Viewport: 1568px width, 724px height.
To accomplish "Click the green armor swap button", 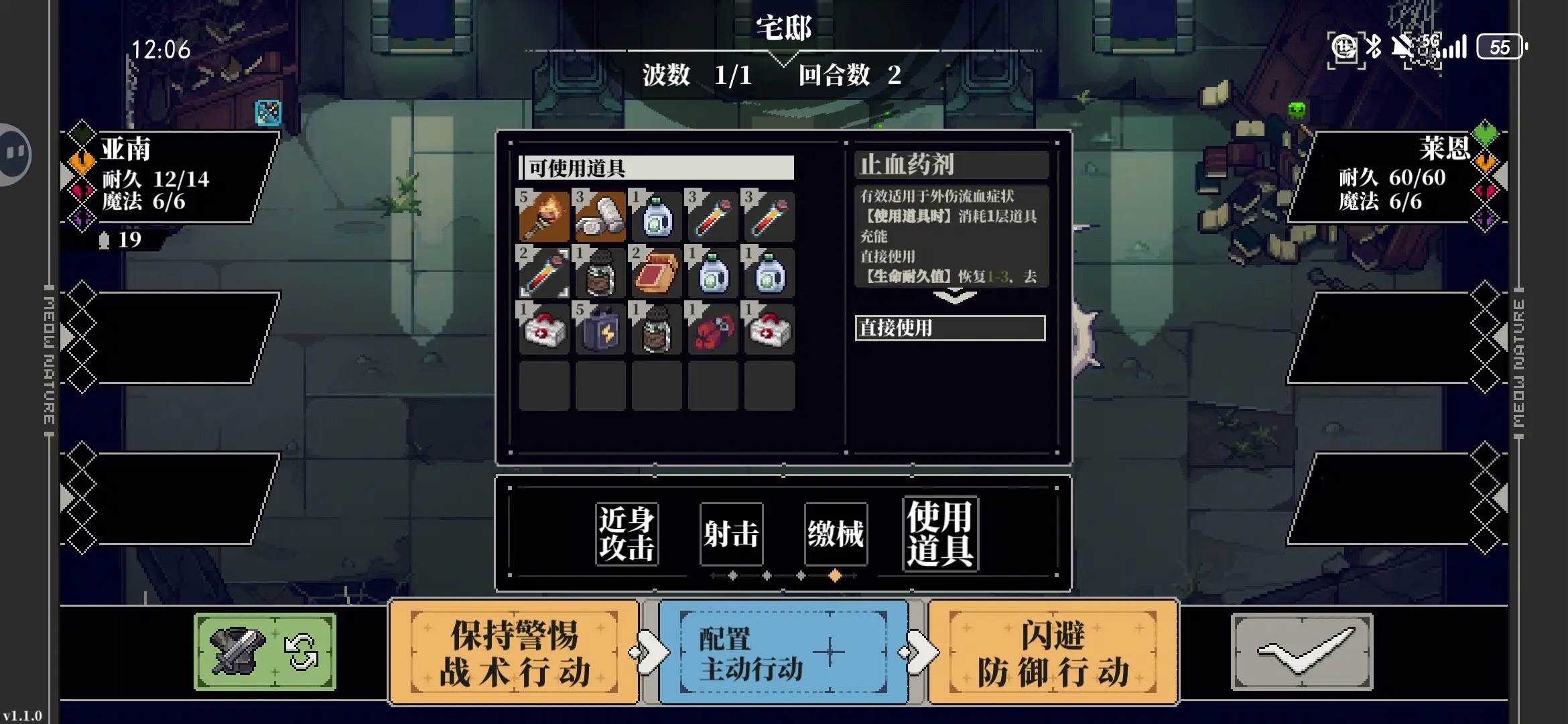I will [x=265, y=652].
